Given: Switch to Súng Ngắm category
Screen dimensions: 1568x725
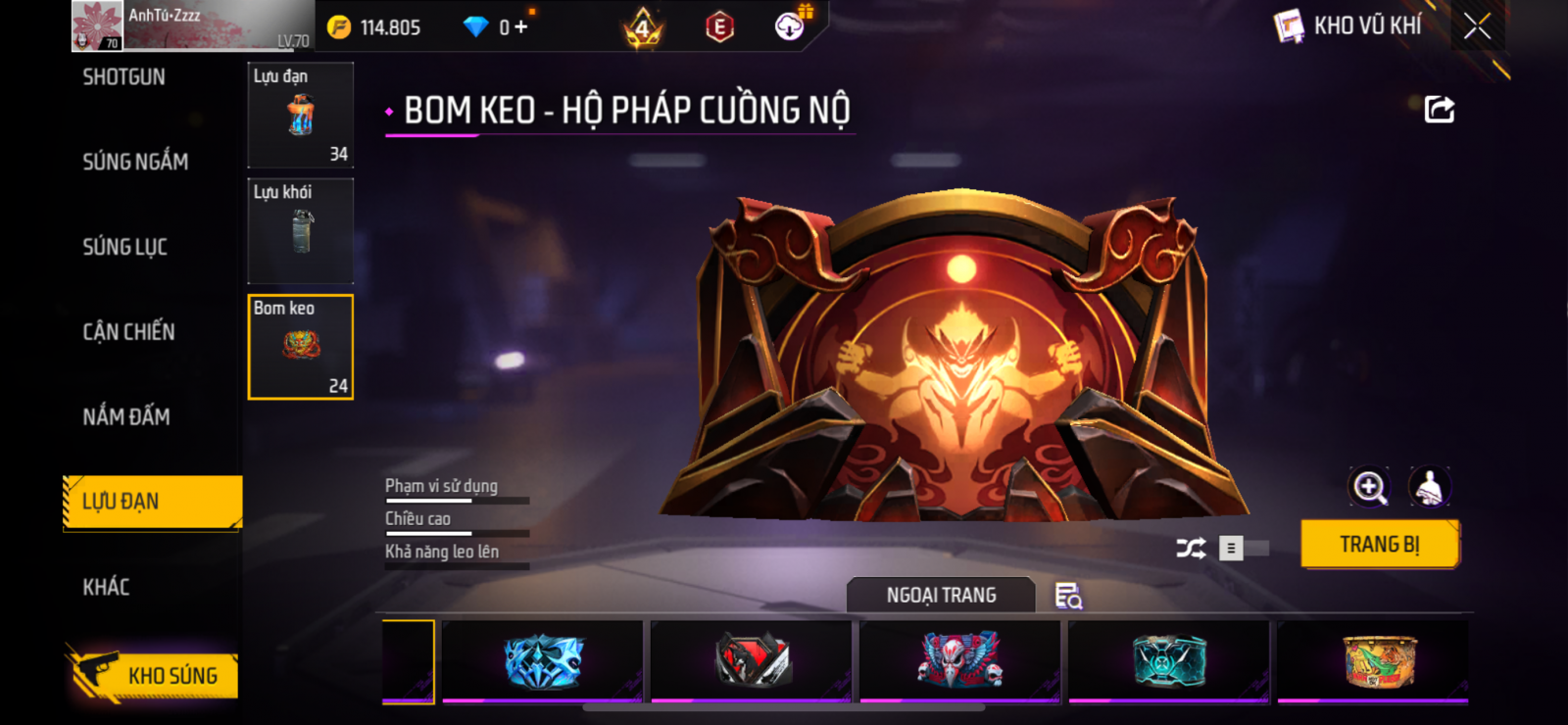Looking at the screenshot, I should click(x=135, y=162).
